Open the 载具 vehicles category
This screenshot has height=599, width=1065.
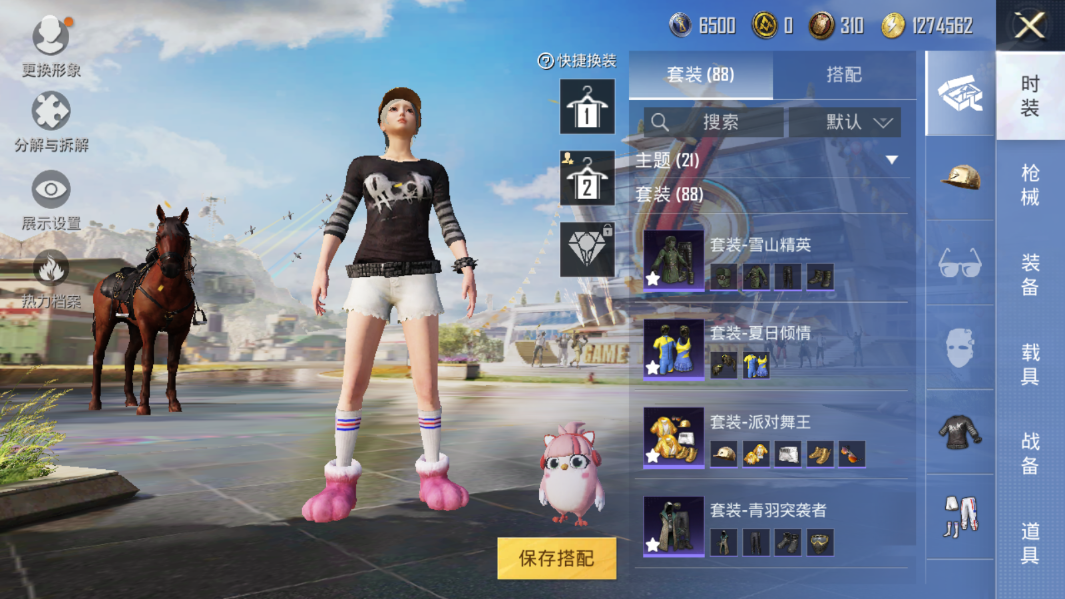[1030, 364]
